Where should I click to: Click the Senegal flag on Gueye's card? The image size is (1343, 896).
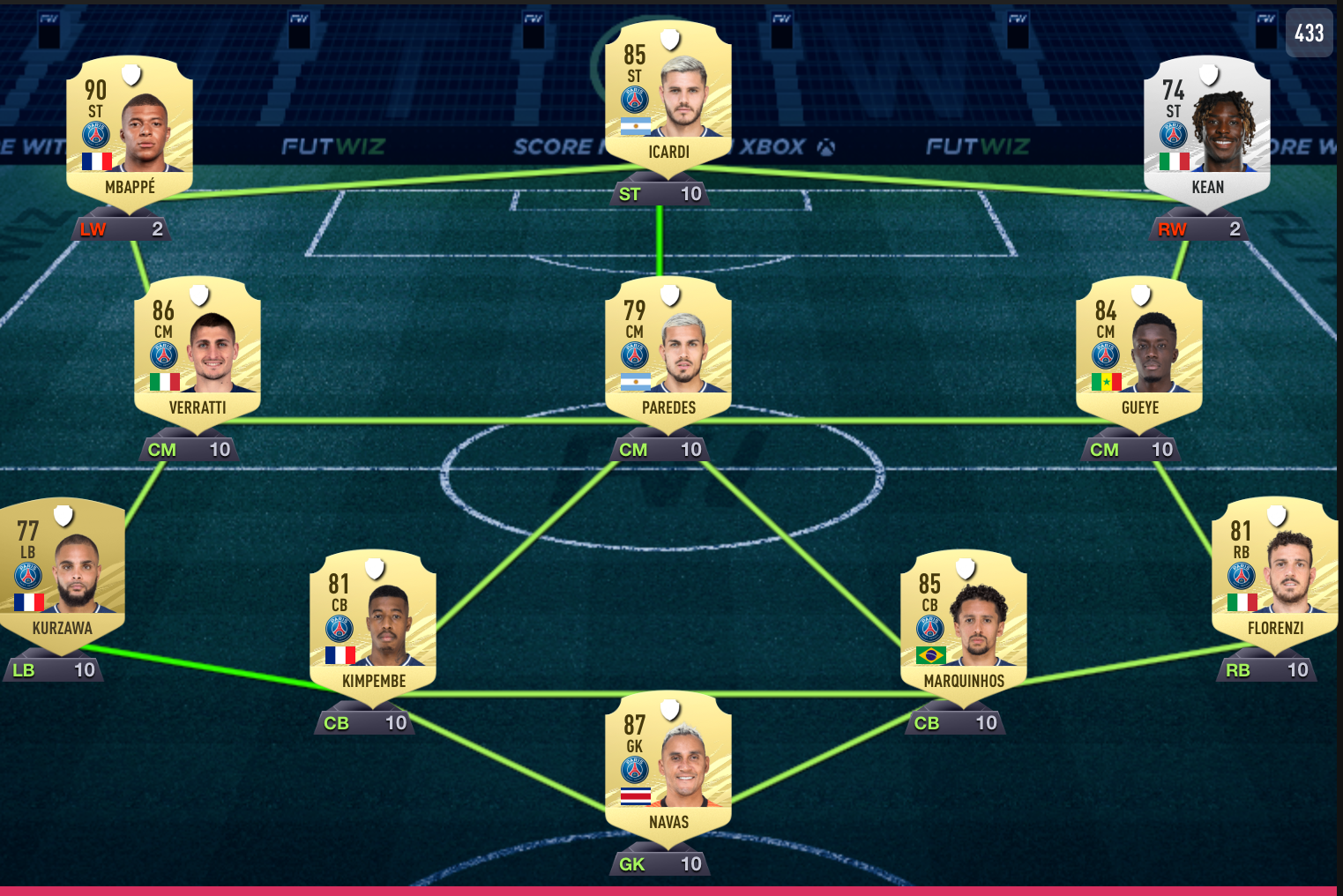[1108, 383]
